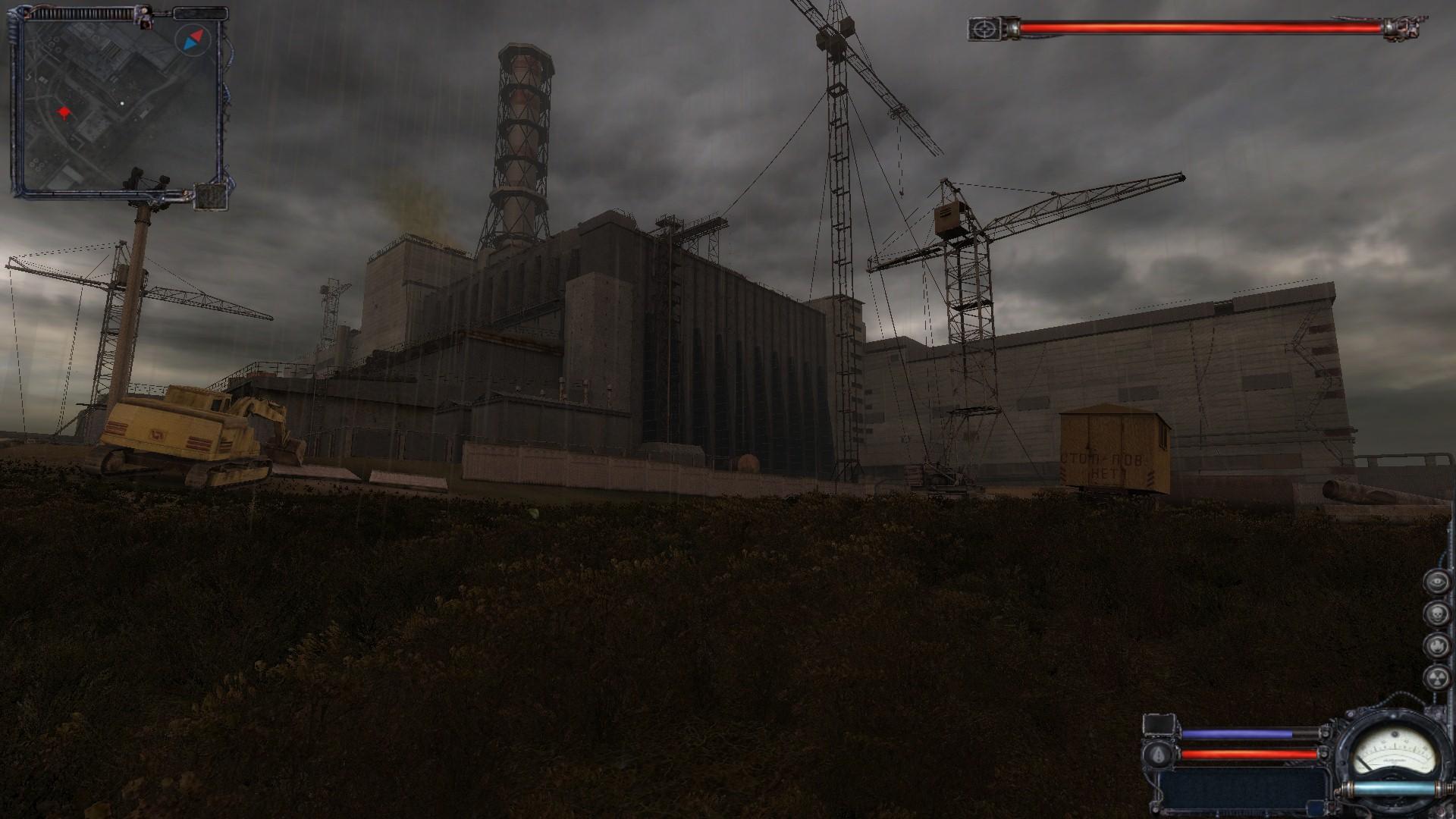1456x819 pixels.
Task: Click the red-and-blue compass on the minimap
Action: (190, 39)
